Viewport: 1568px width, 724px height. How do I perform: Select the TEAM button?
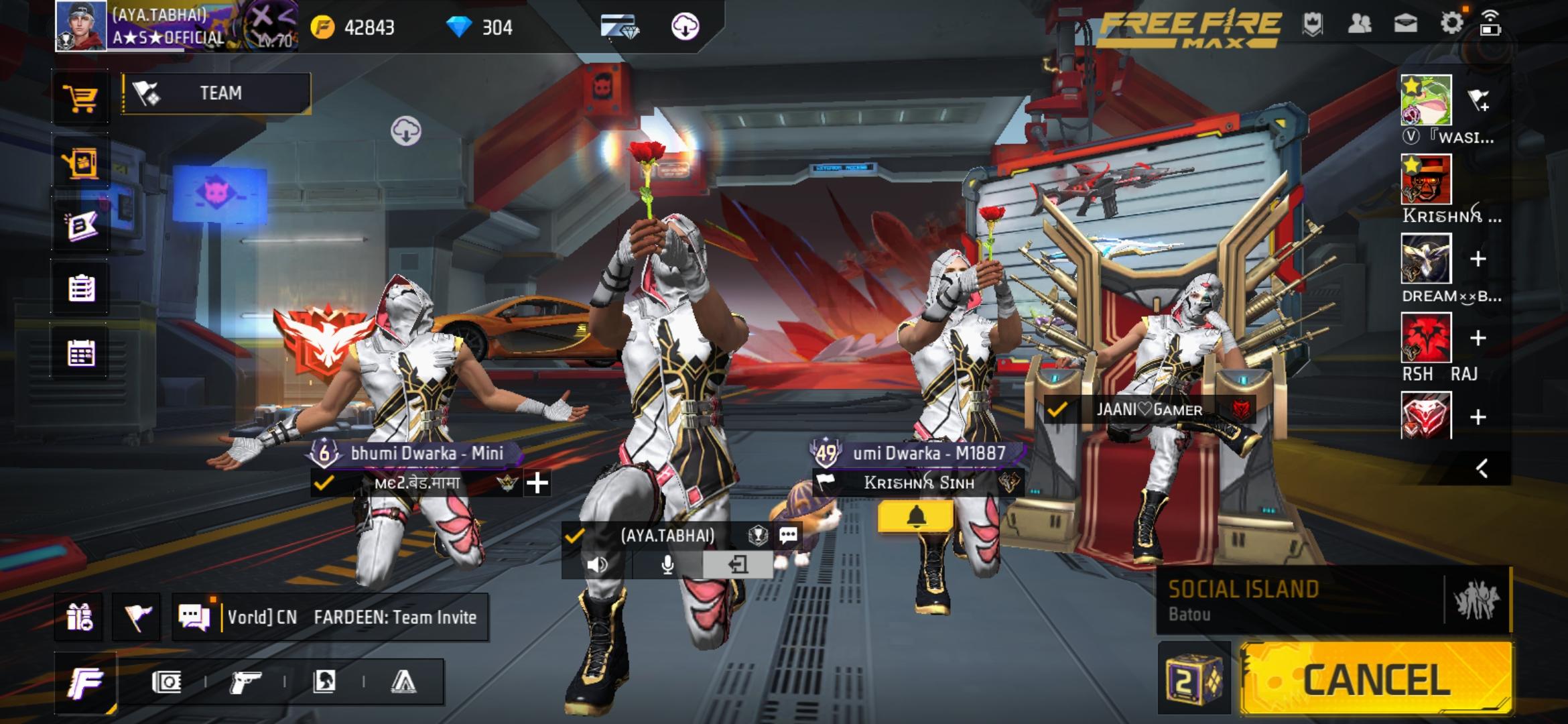216,93
